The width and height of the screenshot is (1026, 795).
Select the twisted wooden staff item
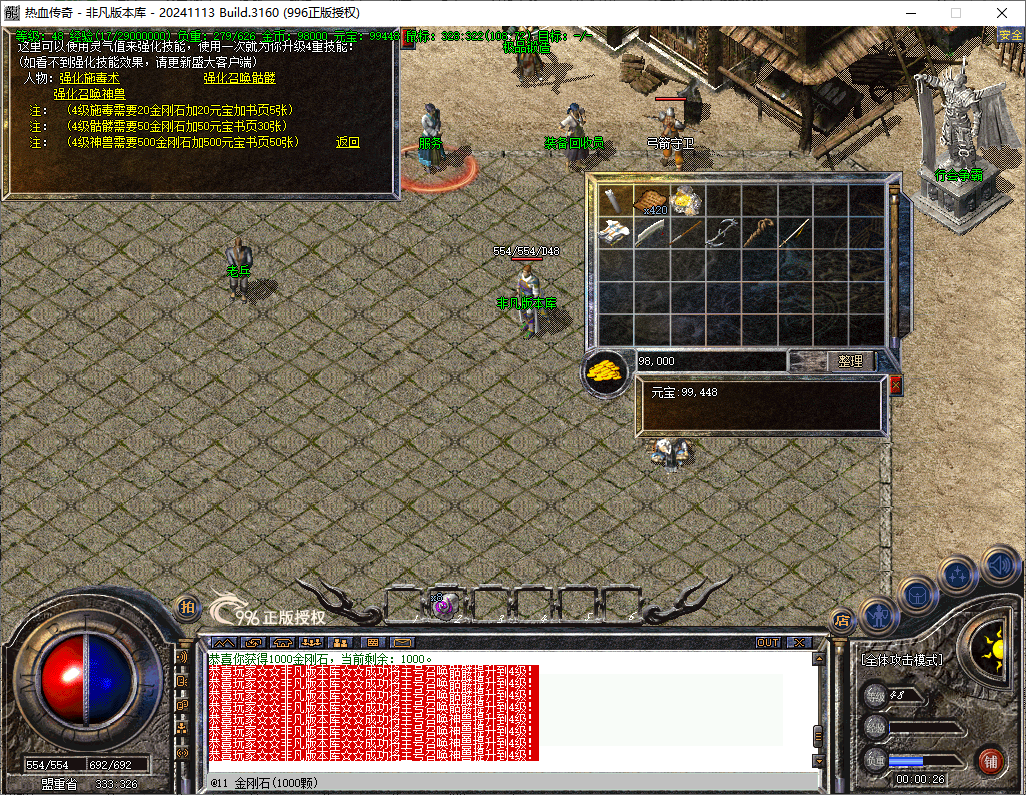tap(759, 233)
